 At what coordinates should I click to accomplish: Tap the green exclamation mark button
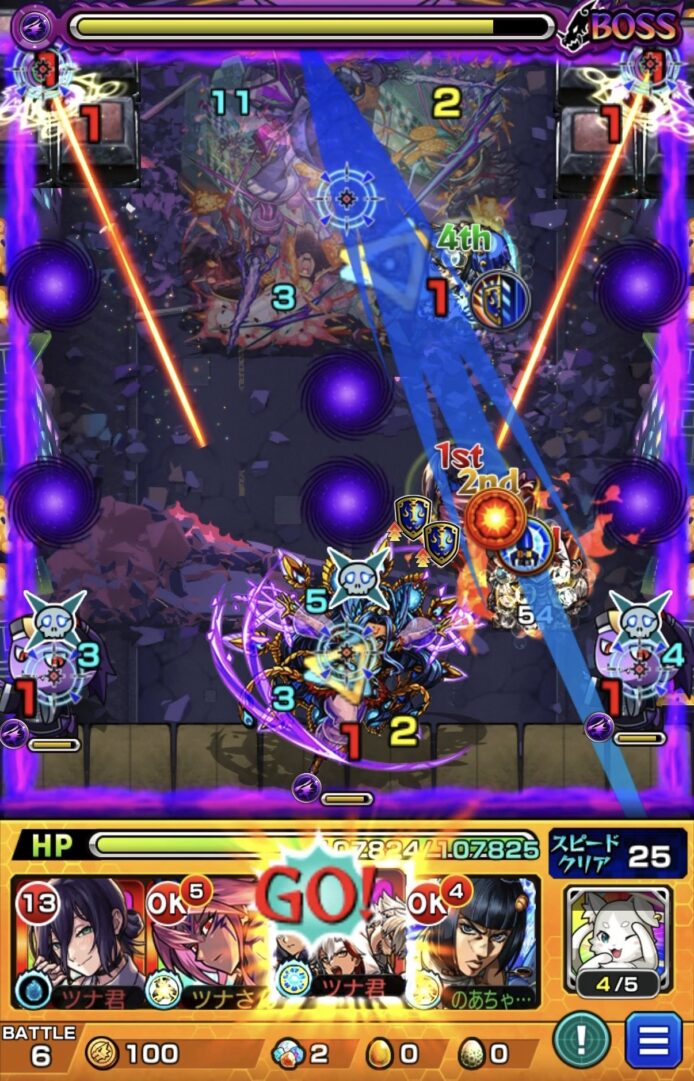(x=598, y=1041)
